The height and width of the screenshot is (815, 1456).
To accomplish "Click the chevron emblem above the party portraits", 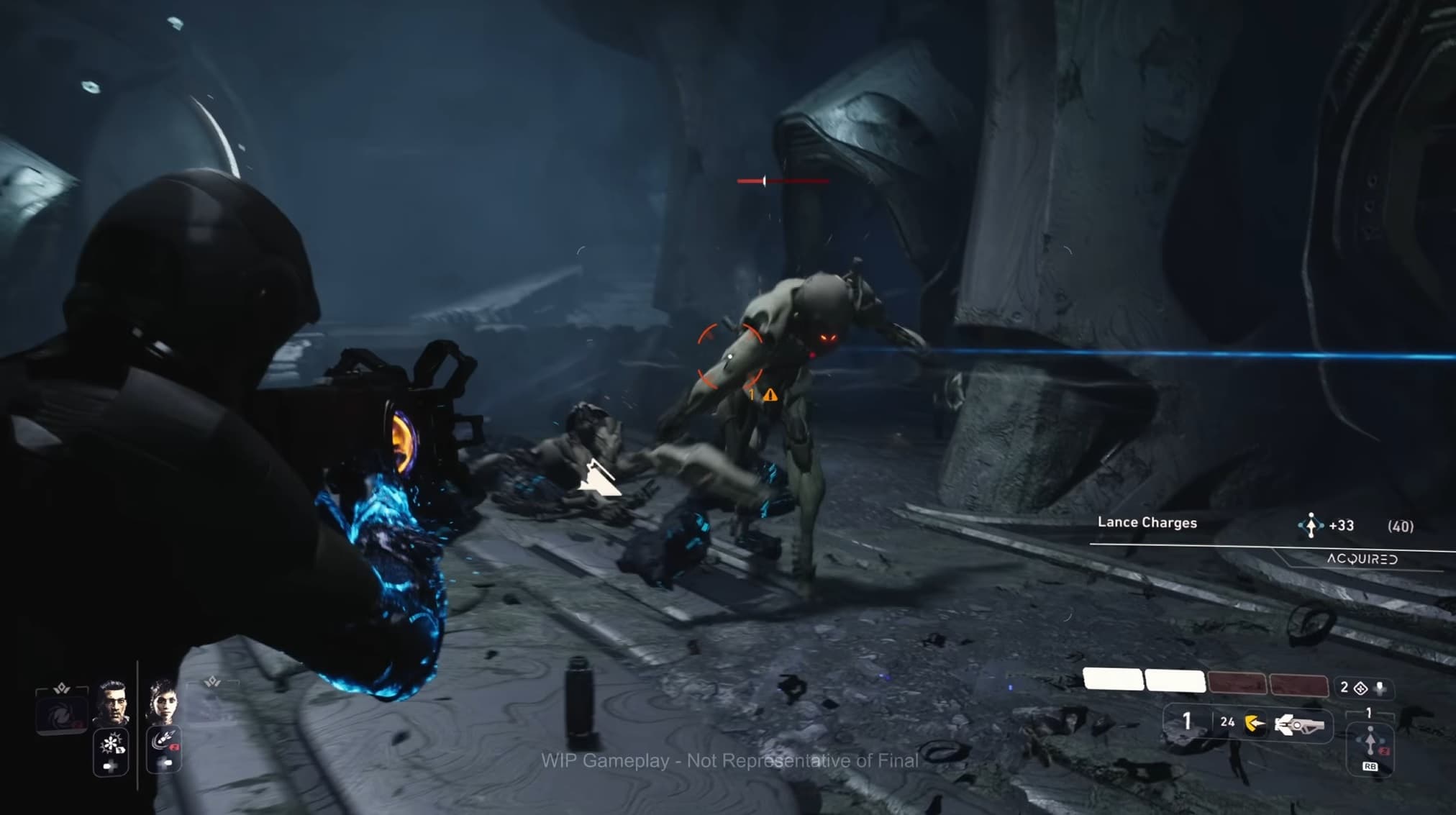I will (x=63, y=690).
